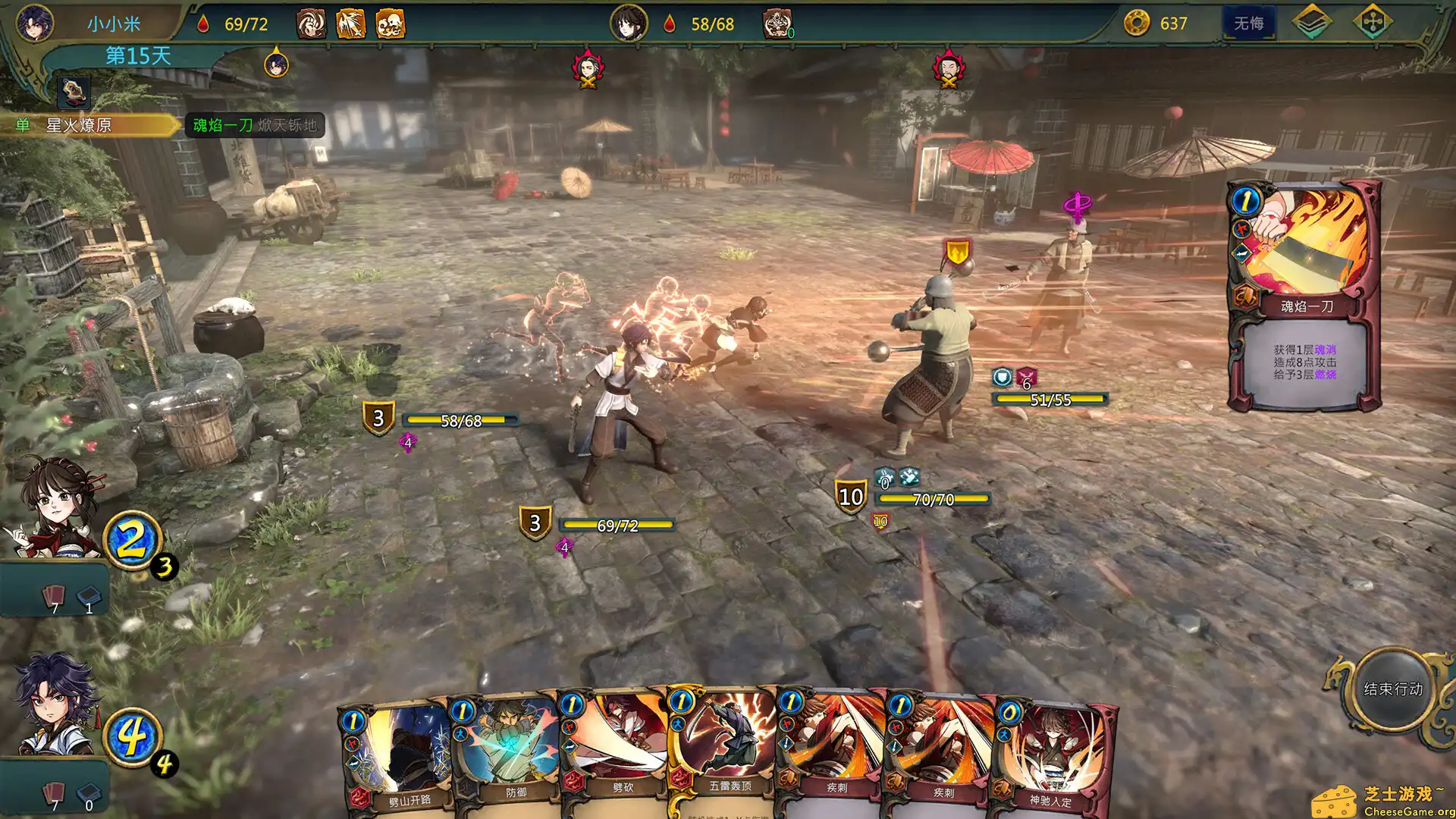Click 小小米's portrait in the top left

click(33, 23)
